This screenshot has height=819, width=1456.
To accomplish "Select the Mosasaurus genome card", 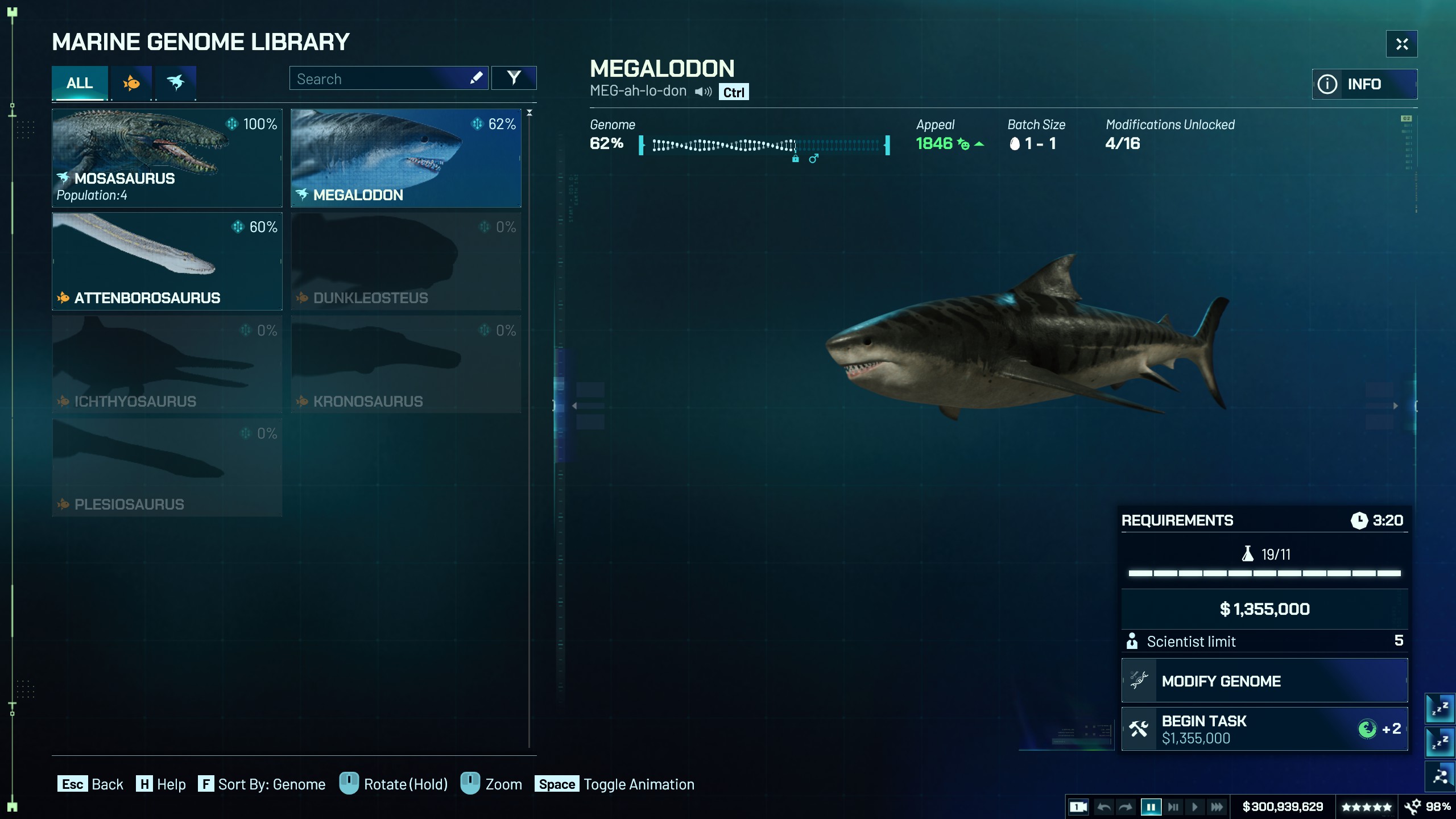I will (167, 158).
